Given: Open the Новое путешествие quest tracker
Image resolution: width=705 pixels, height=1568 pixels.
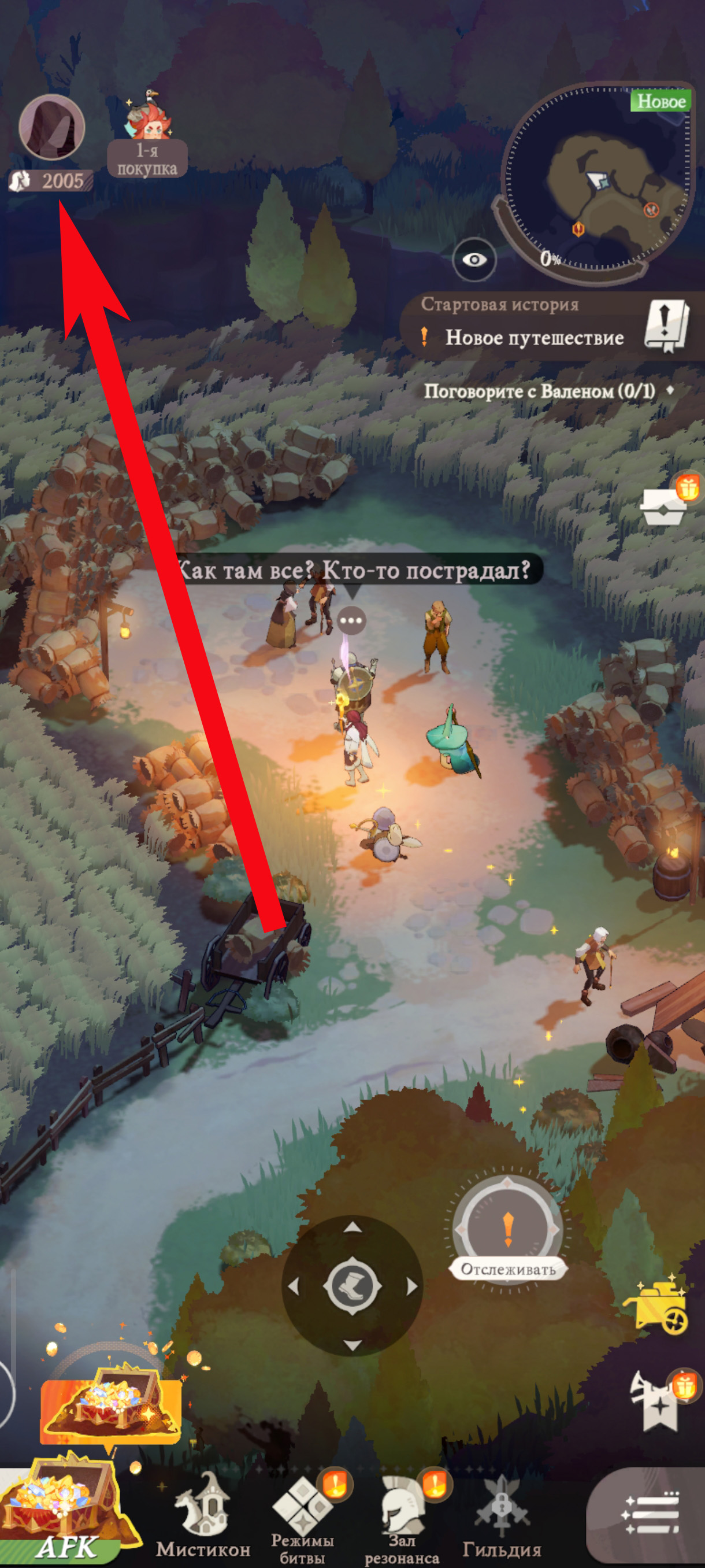Looking at the screenshot, I should [533, 337].
